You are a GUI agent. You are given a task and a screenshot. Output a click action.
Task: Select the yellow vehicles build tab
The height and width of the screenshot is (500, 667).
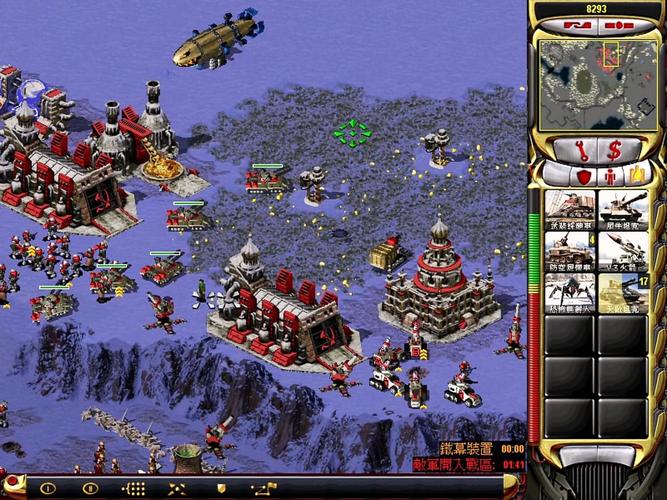point(637,177)
